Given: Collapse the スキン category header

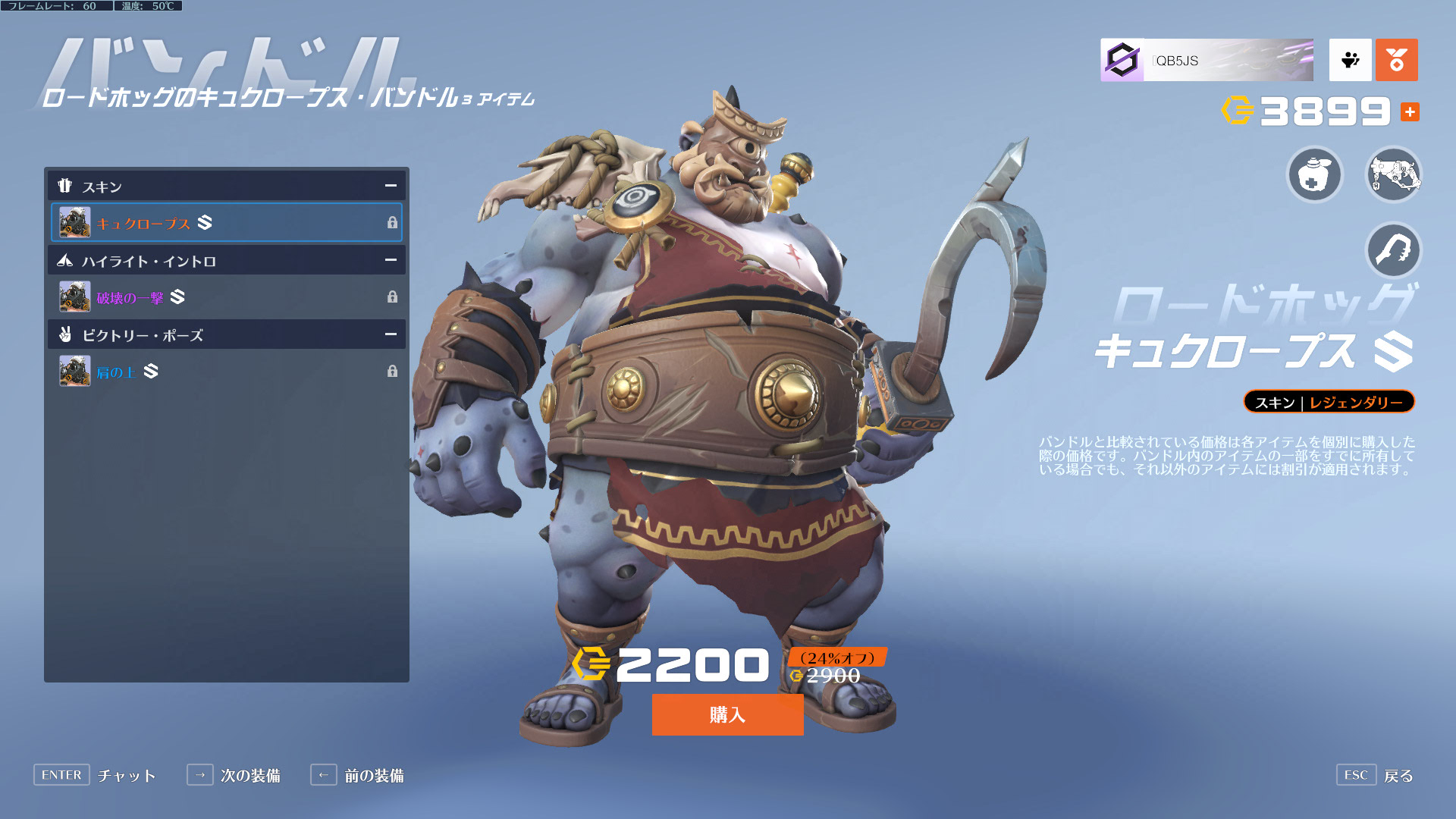Looking at the screenshot, I should (391, 186).
